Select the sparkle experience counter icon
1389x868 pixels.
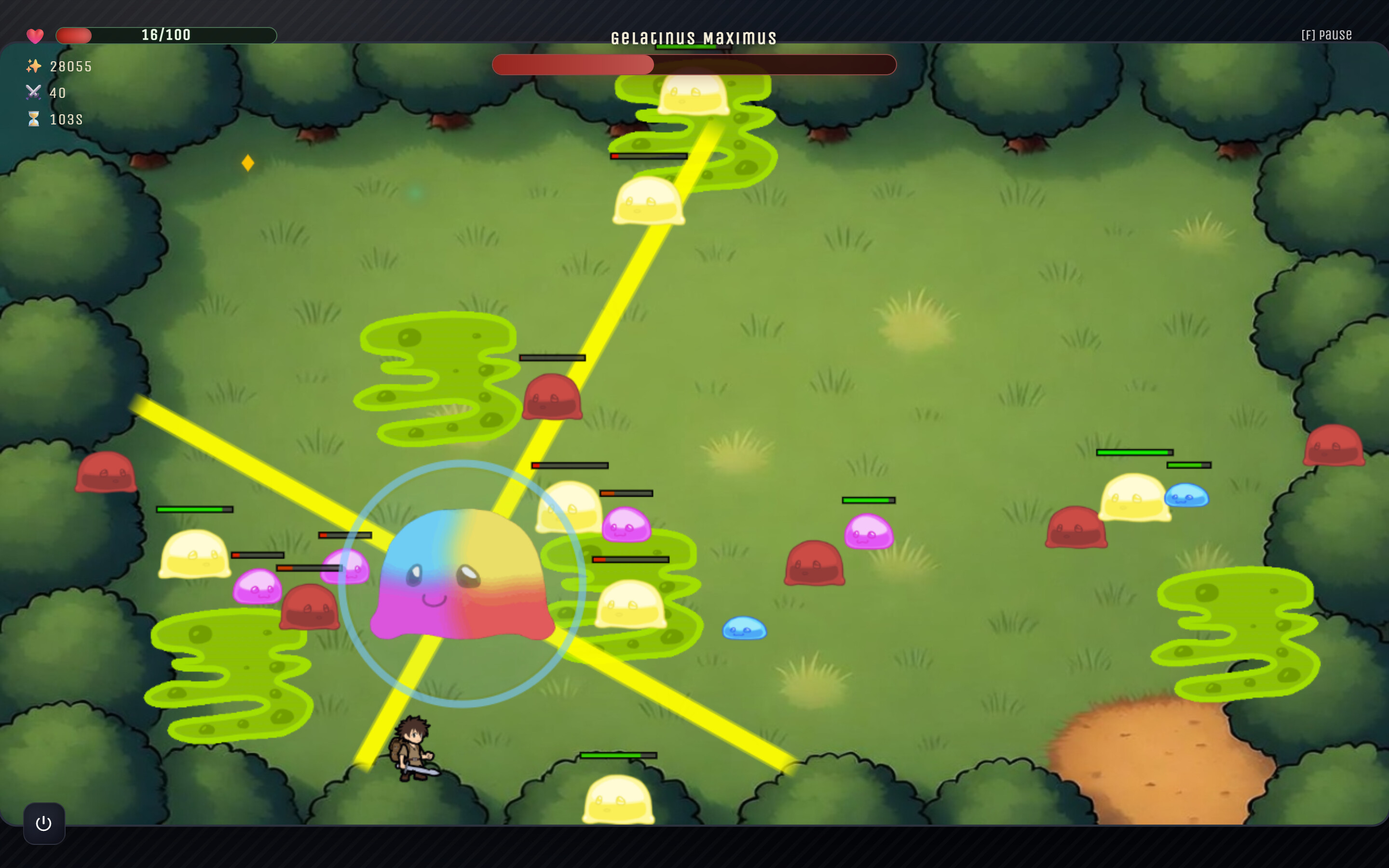[34, 66]
